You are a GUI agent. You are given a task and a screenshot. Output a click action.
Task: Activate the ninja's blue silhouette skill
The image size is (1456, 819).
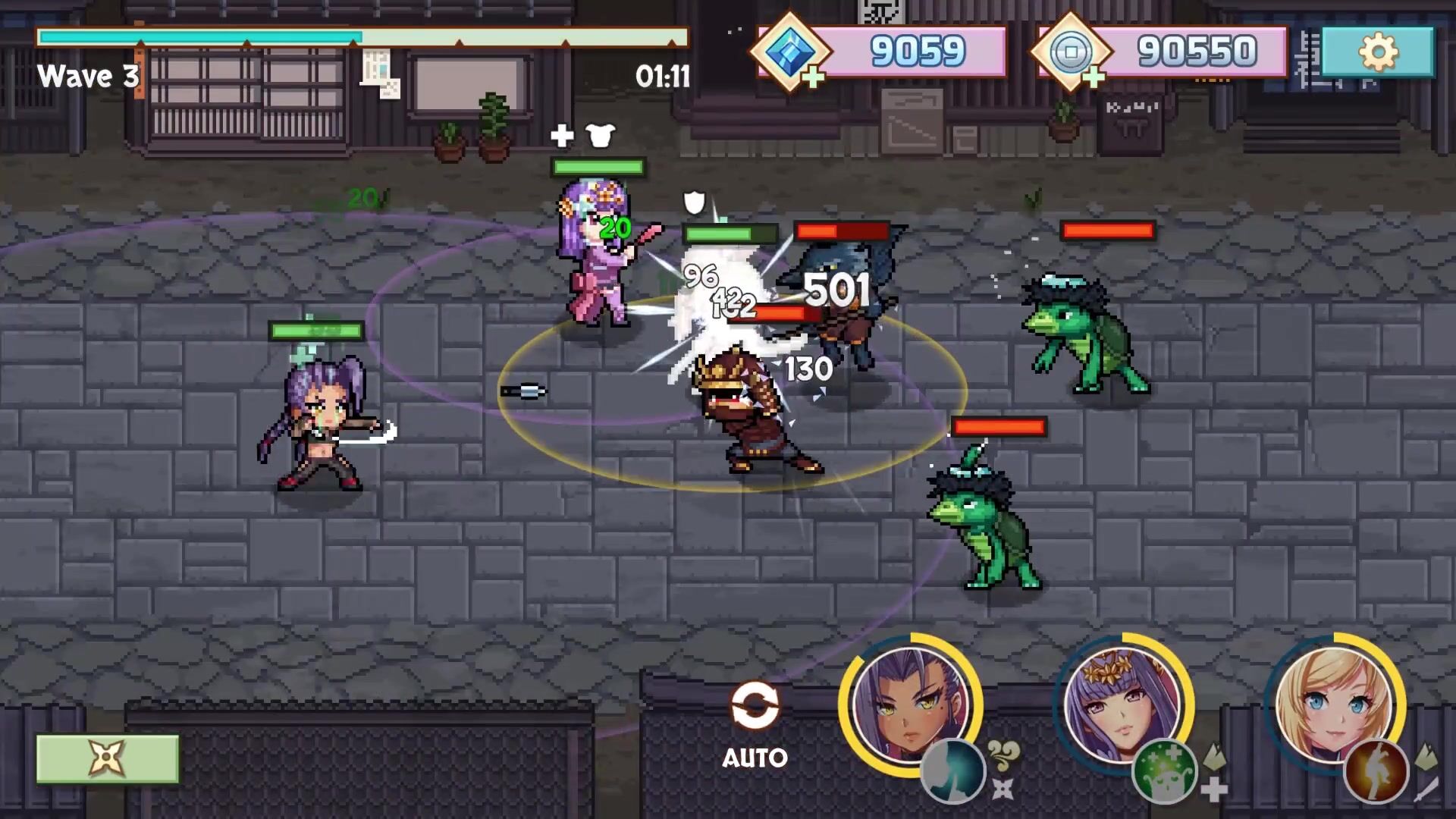[x=952, y=771]
